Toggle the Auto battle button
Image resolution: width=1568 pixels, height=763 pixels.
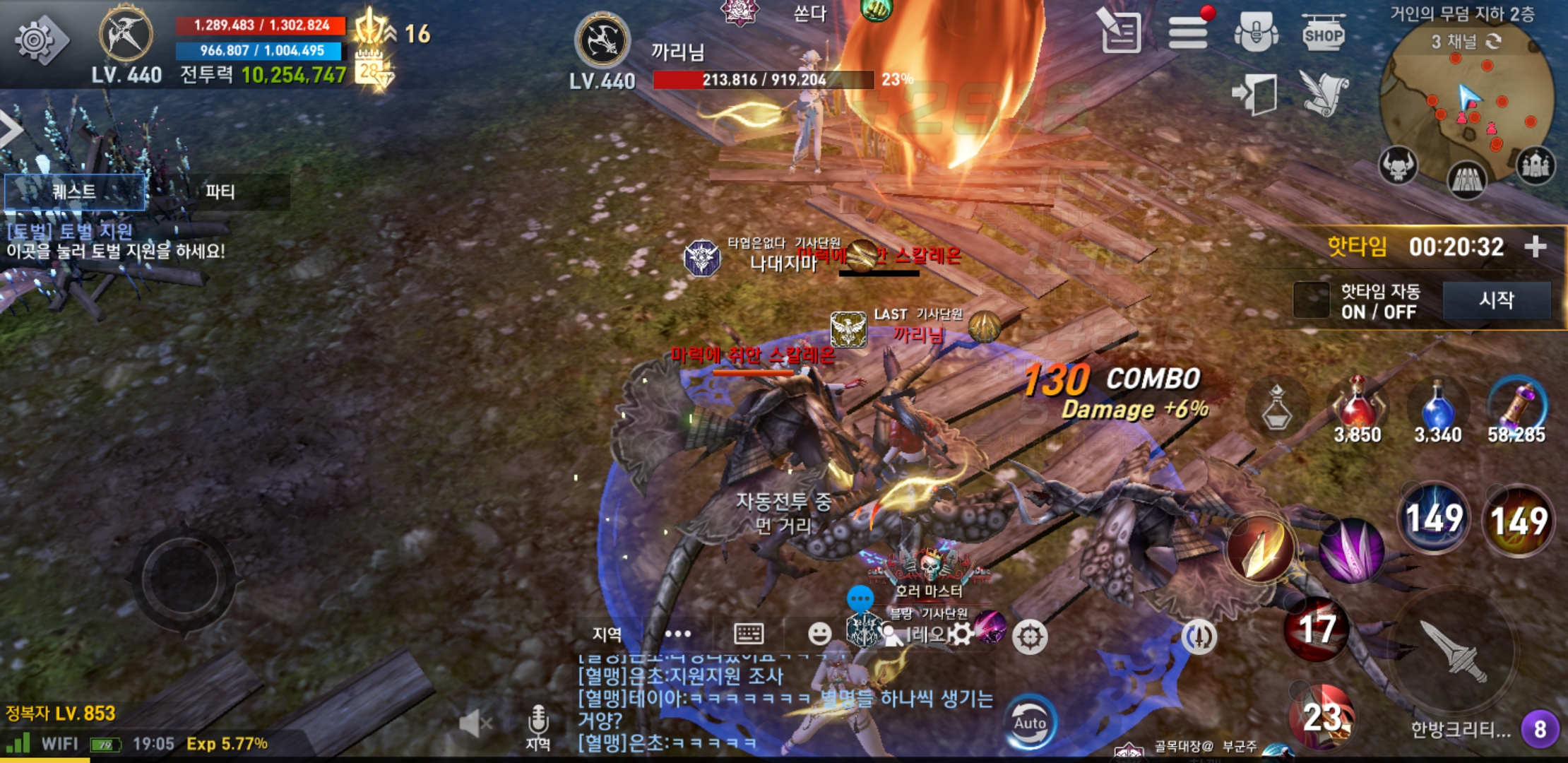pyautogui.click(x=1031, y=723)
